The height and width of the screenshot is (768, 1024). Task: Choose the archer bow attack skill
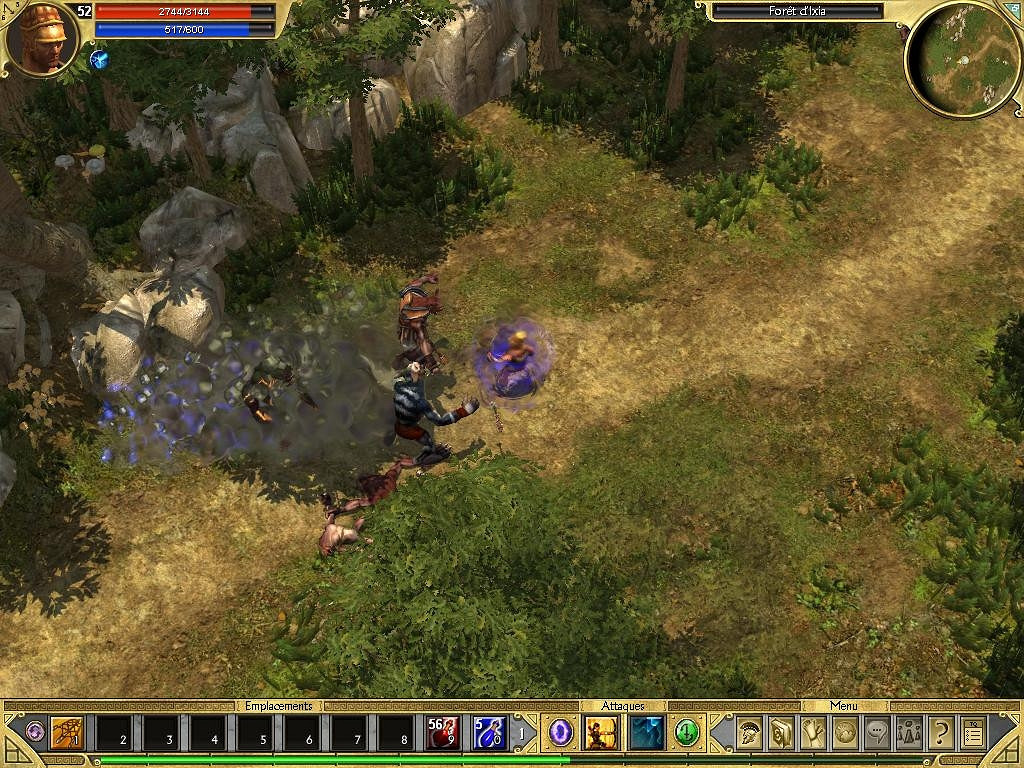tap(601, 733)
